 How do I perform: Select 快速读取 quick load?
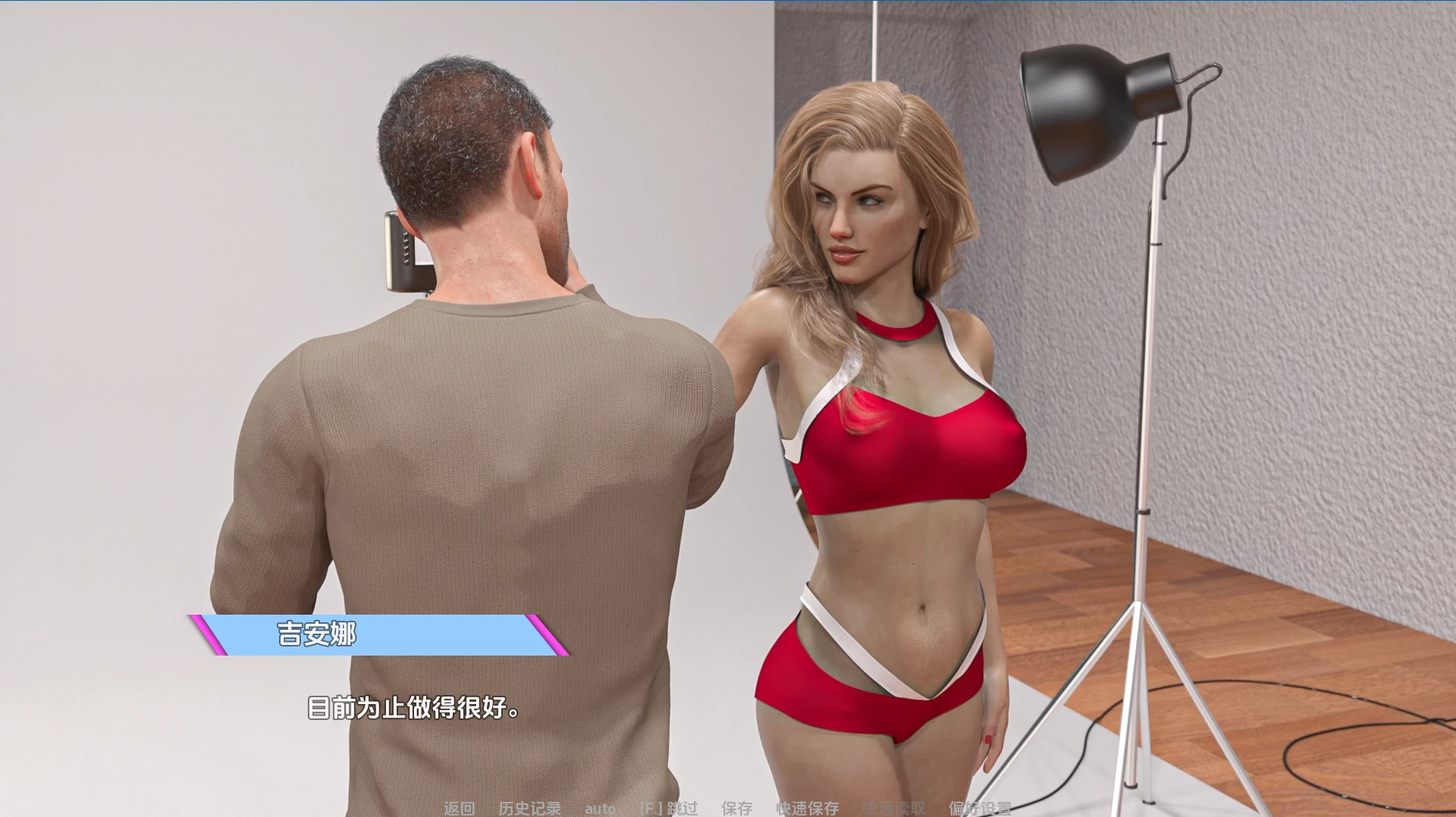[x=894, y=808]
